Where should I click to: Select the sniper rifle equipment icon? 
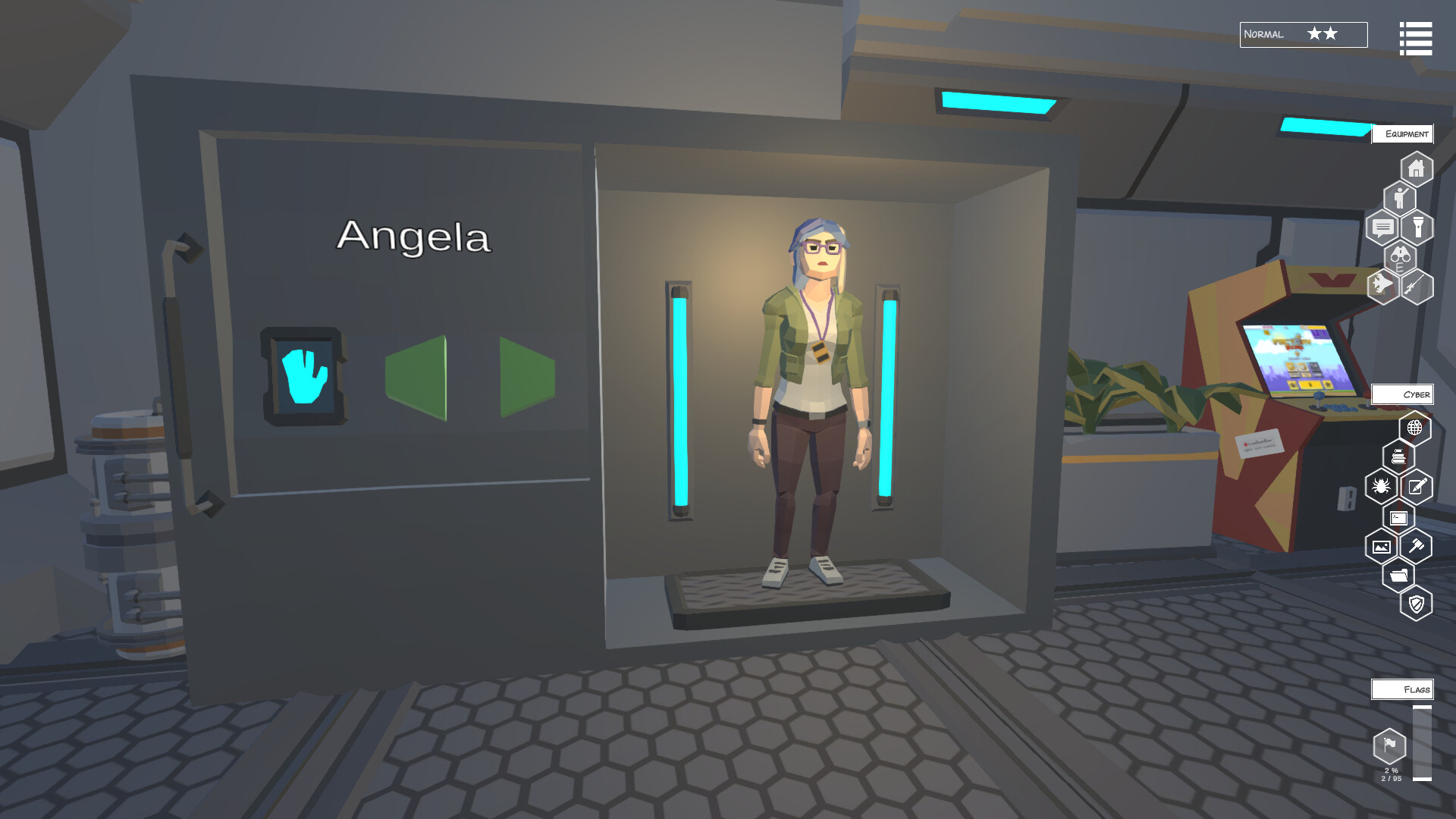[1416, 287]
